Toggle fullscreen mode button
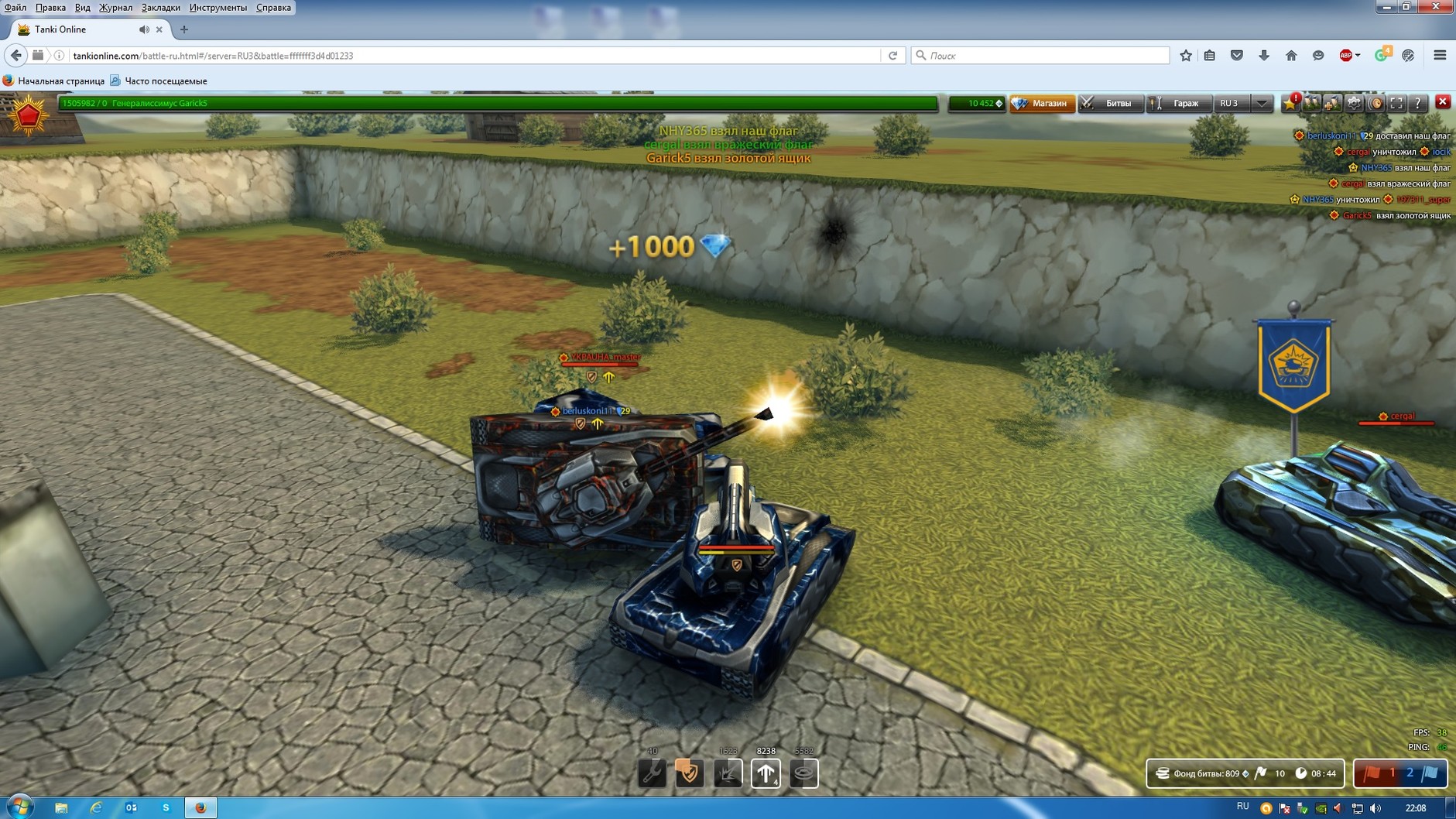 1396,103
